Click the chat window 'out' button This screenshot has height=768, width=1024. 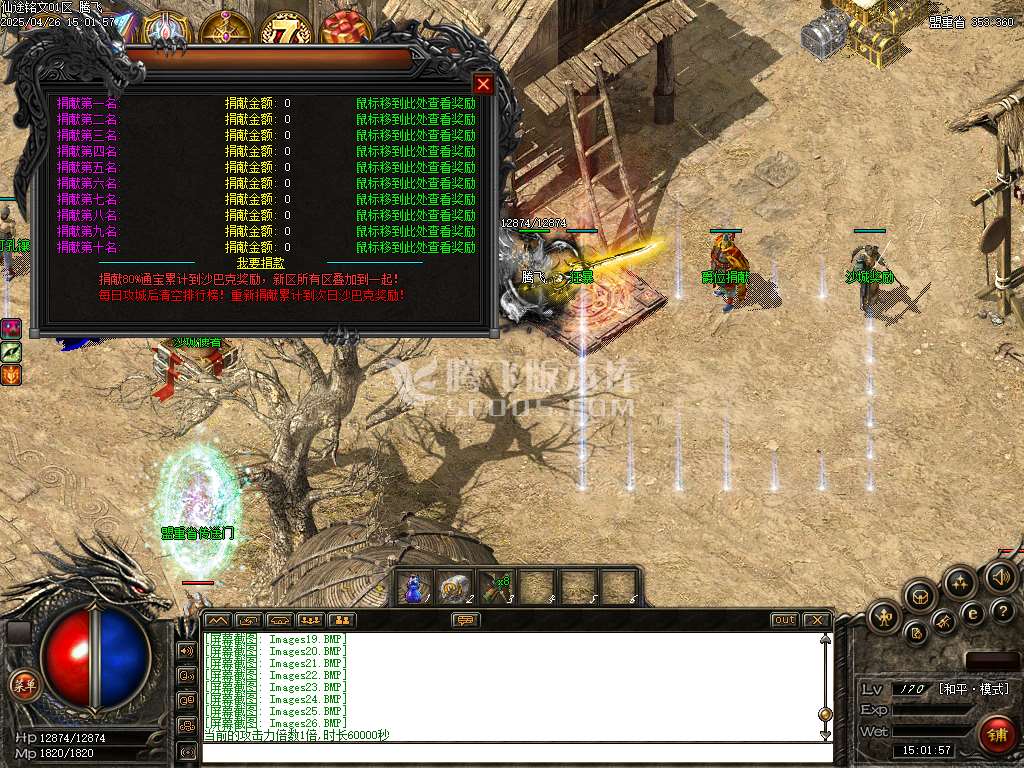785,620
